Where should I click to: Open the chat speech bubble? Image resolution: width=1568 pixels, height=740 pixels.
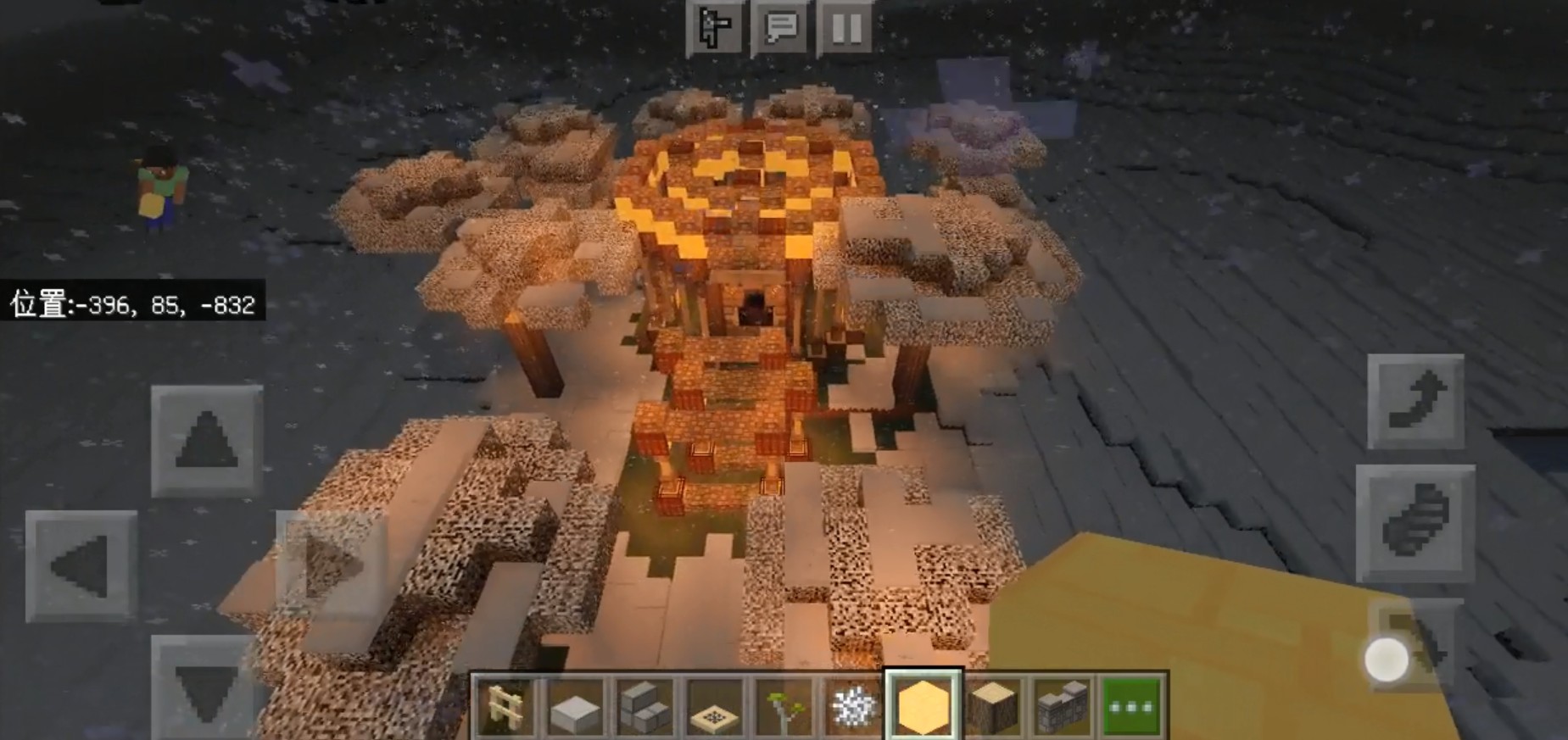pos(781,27)
